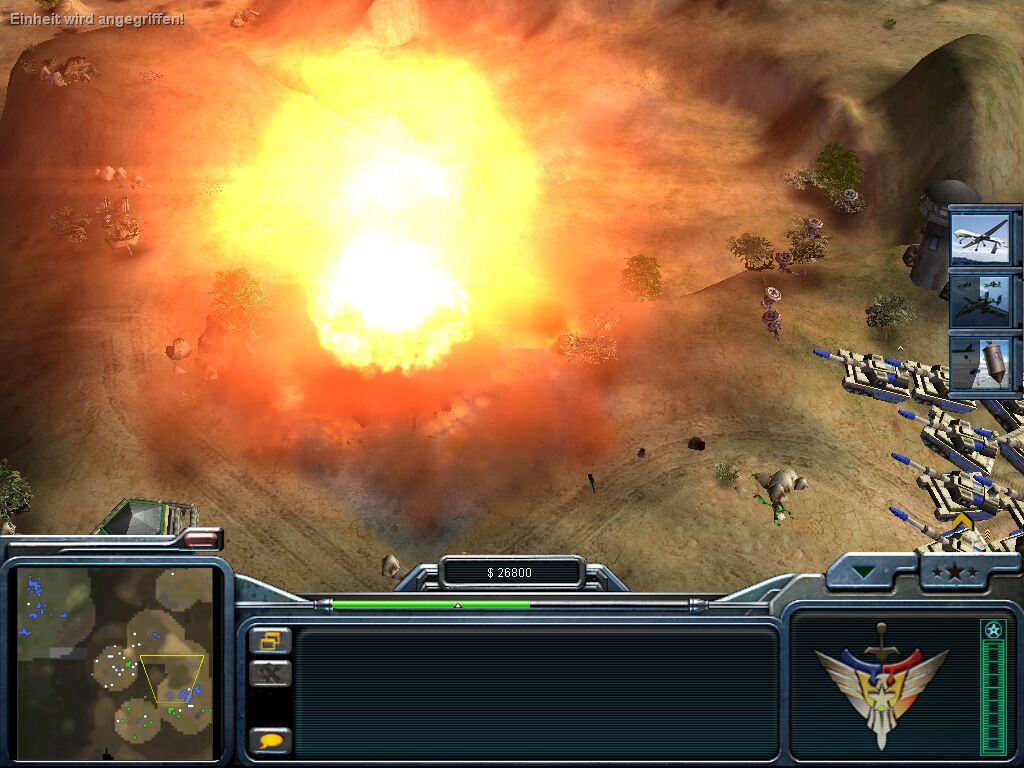Click the greyed-out crossed tools button
Viewport: 1024px width, 768px height.
[270, 673]
